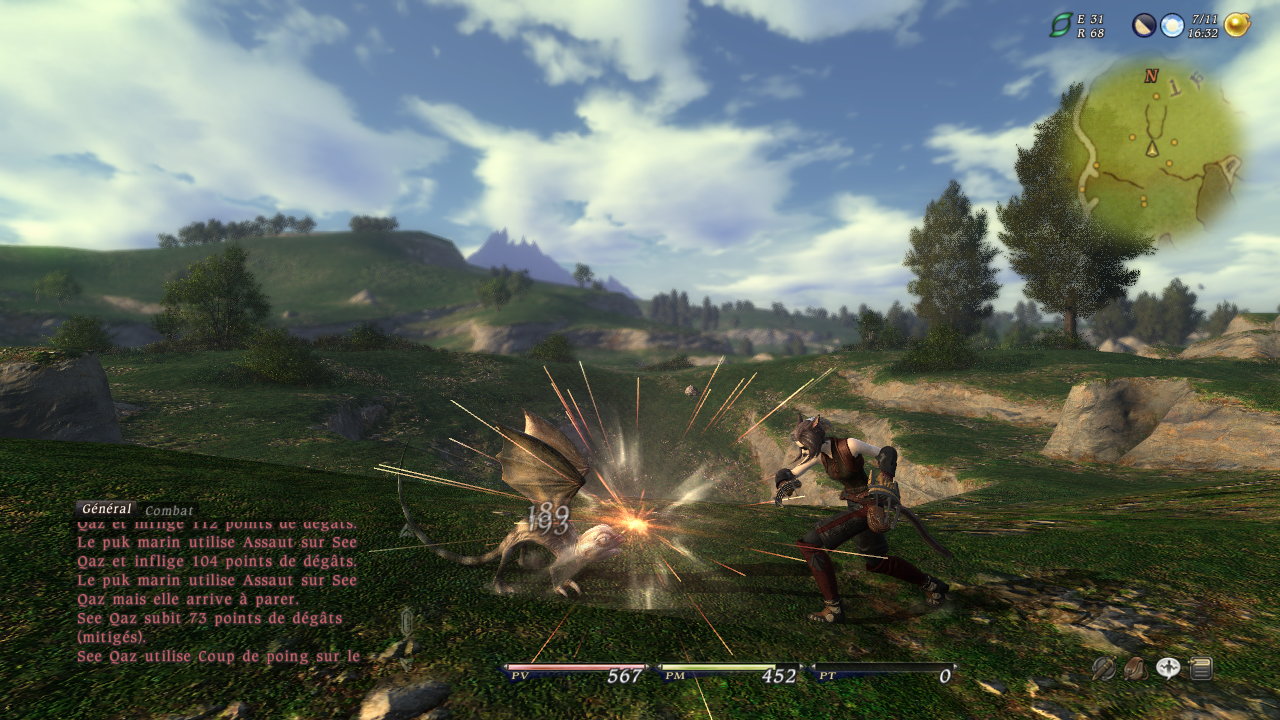Click the golden orb icon

pyautogui.click(x=1237, y=25)
